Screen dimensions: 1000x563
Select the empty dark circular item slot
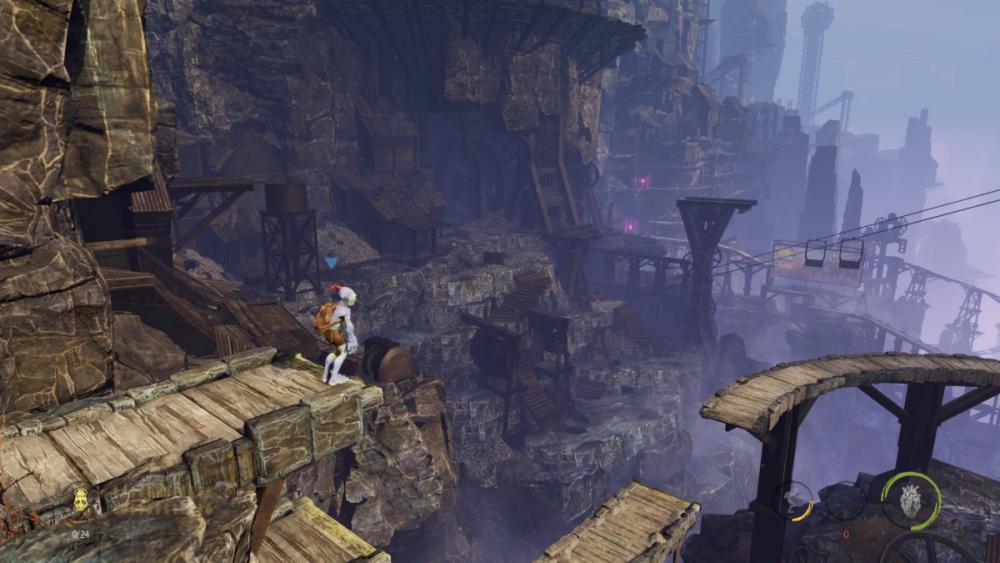[x=845, y=500]
